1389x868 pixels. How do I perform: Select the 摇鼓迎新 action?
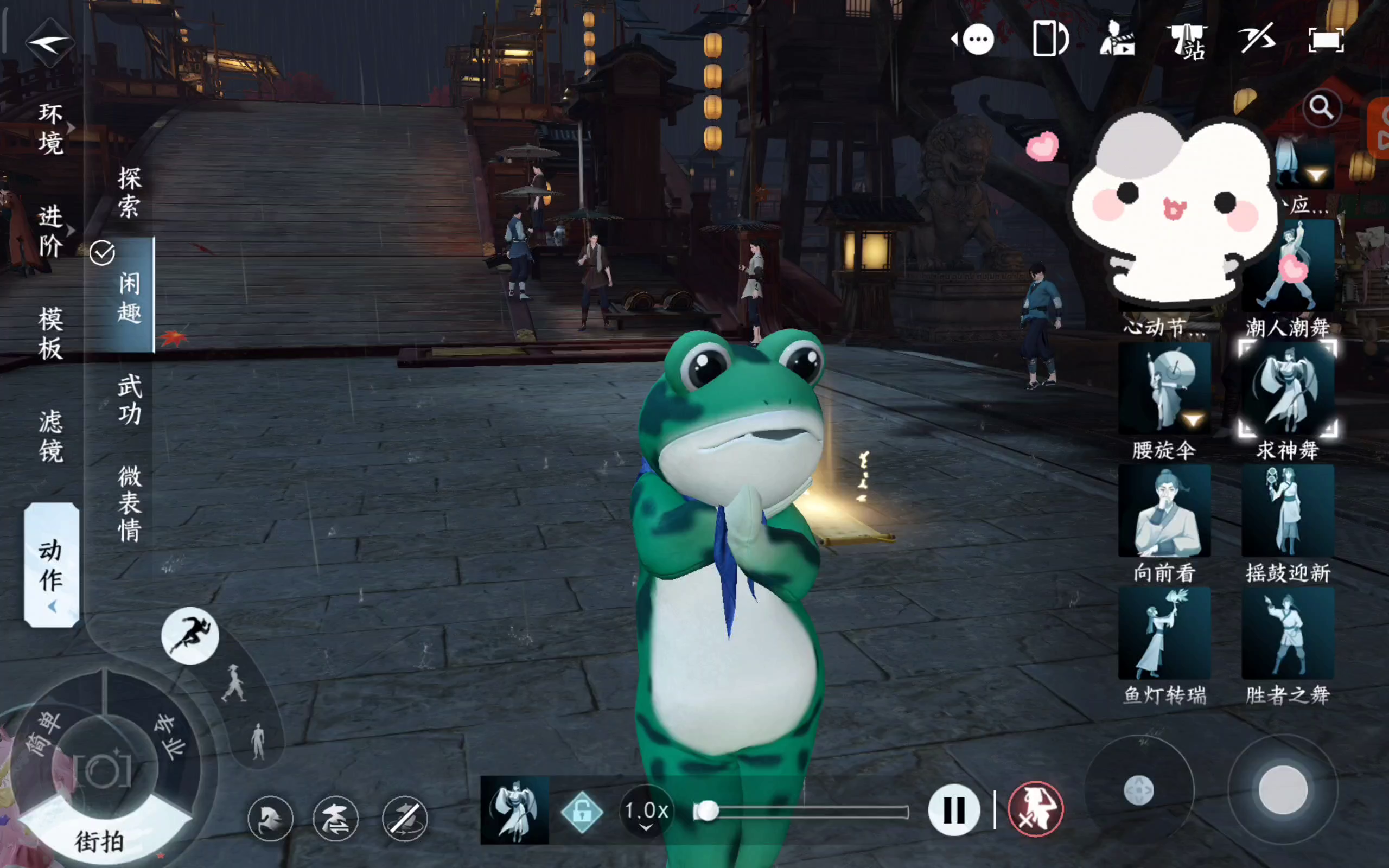[x=1288, y=512]
